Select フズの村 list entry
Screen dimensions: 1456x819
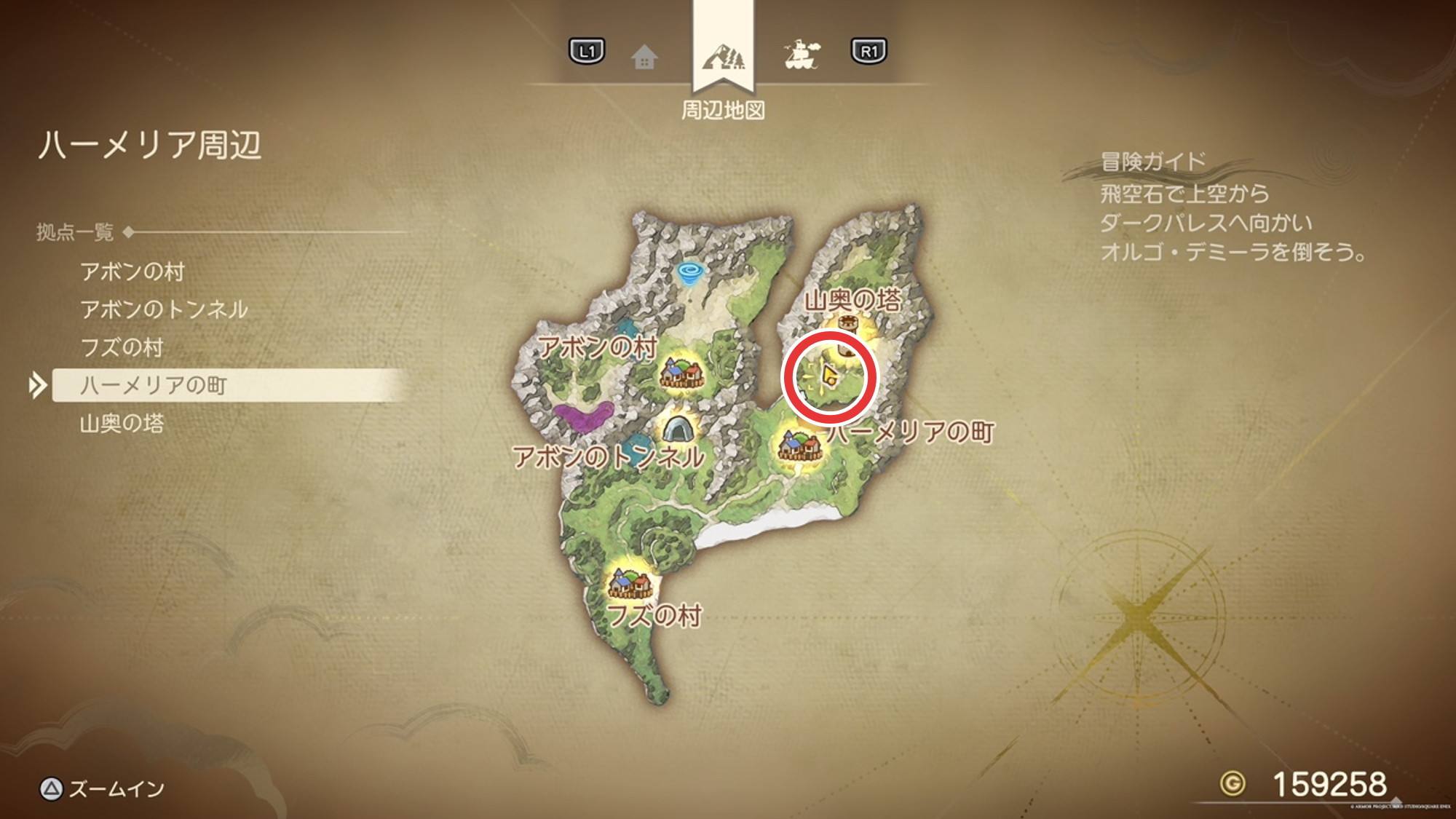(x=122, y=348)
